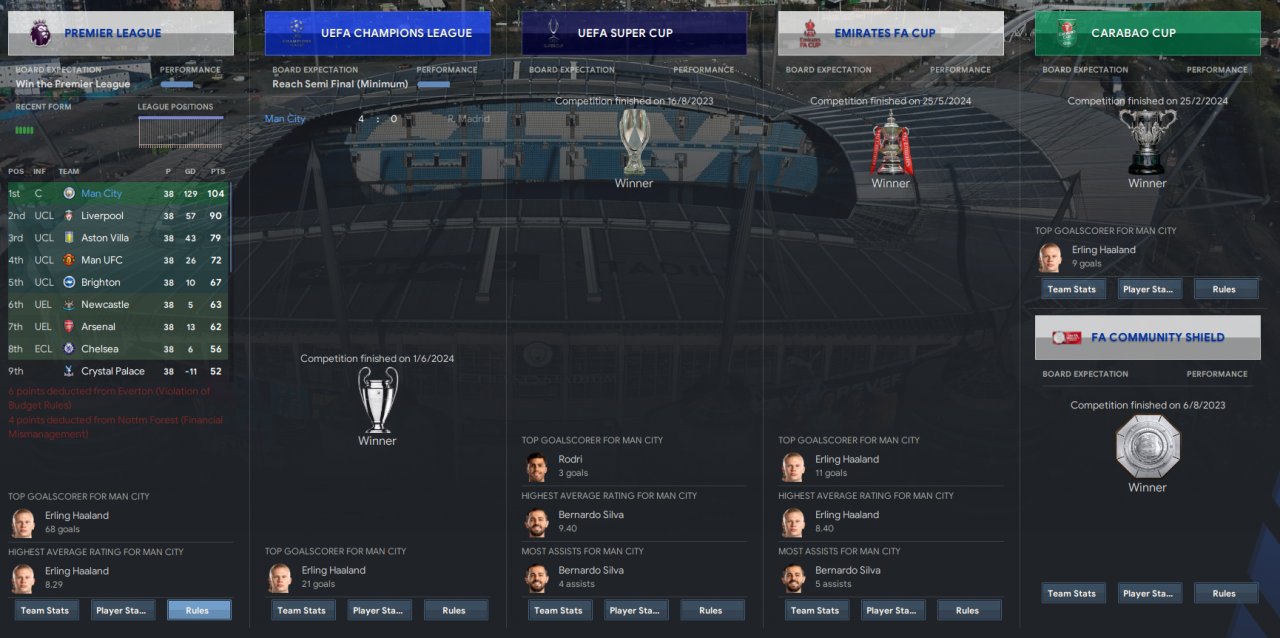The image size is (1280, 638).
Task: Select Liverpool in the league table
Action: (x=102, y=216)
